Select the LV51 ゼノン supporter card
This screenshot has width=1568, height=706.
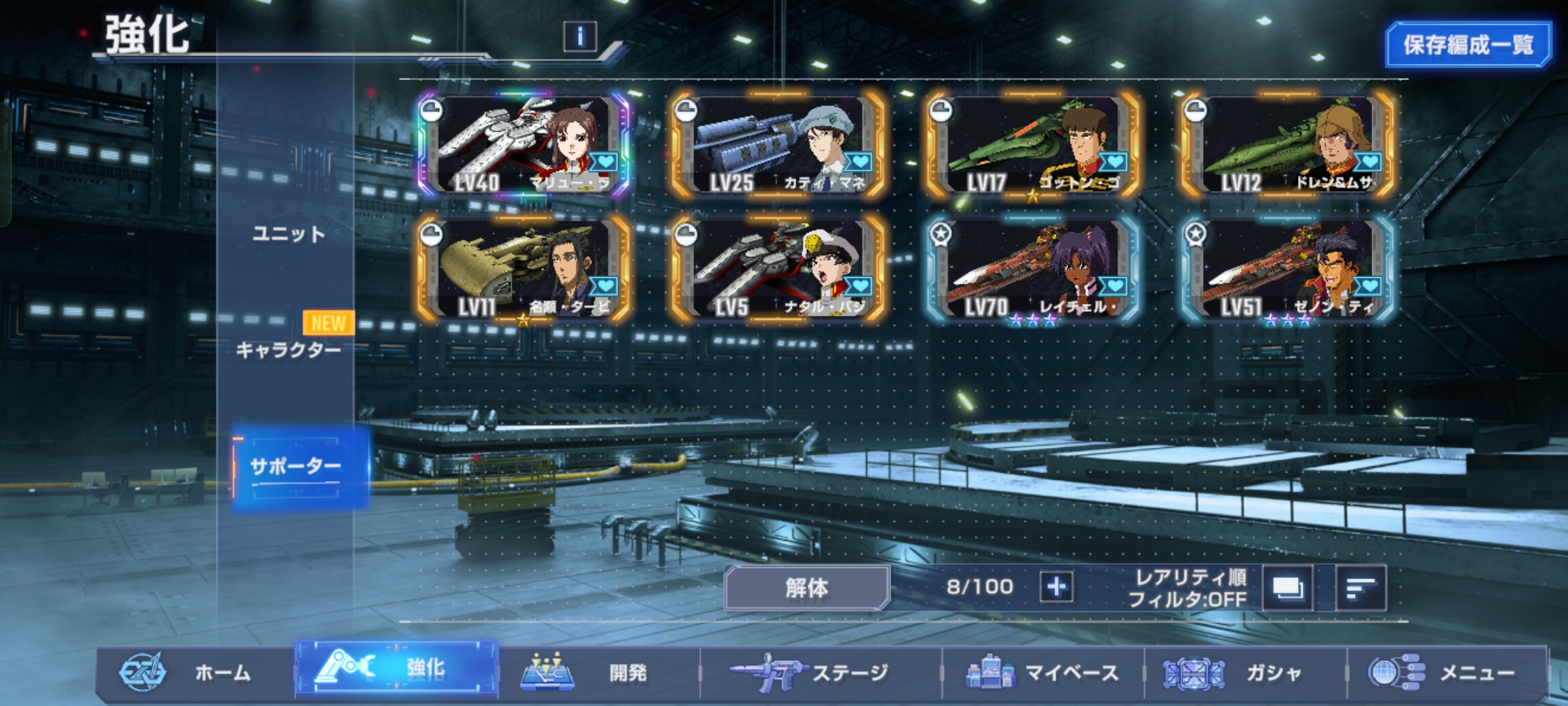point(1288,269)
